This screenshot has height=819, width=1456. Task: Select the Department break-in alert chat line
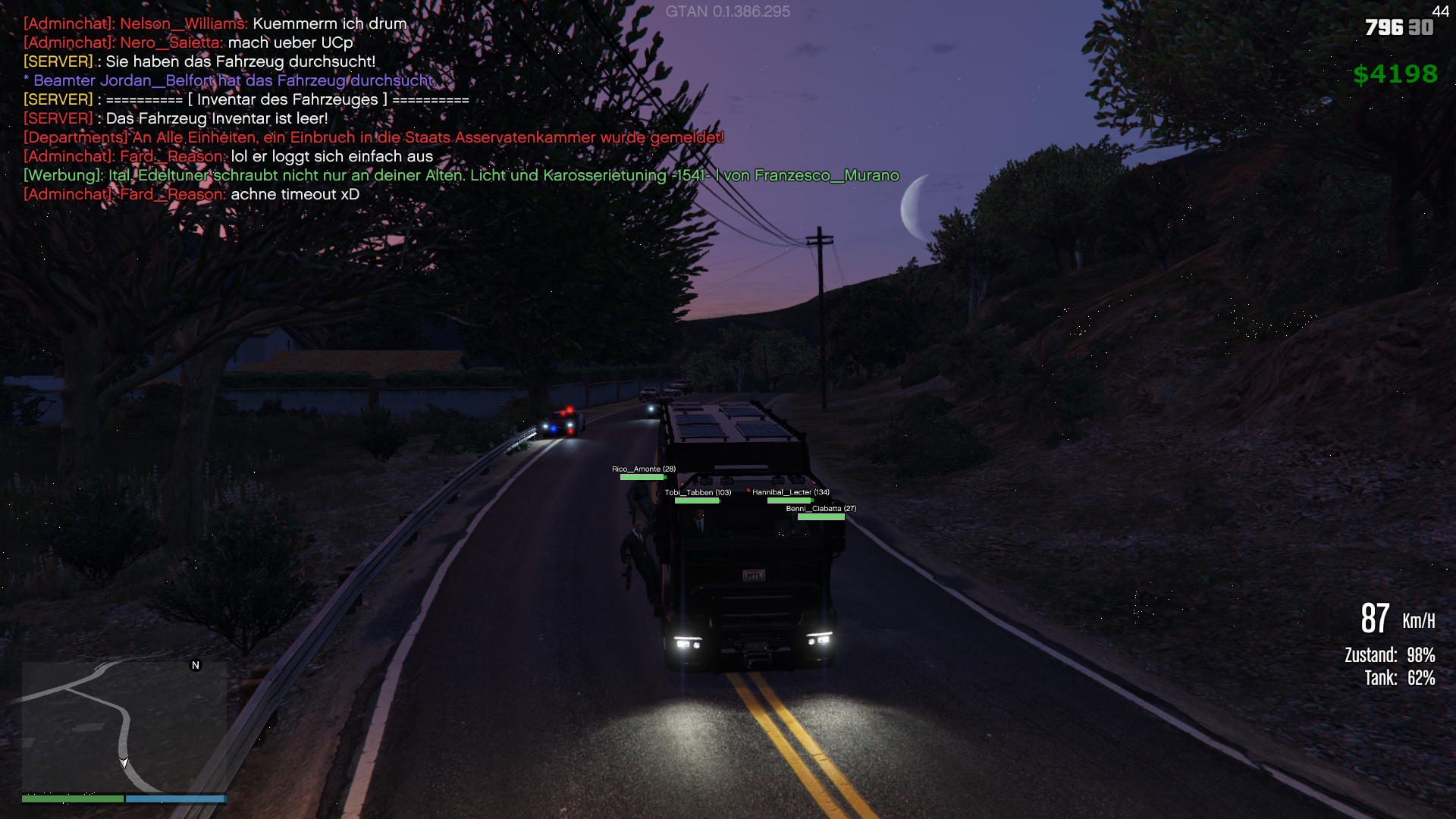tap(374, 137)
